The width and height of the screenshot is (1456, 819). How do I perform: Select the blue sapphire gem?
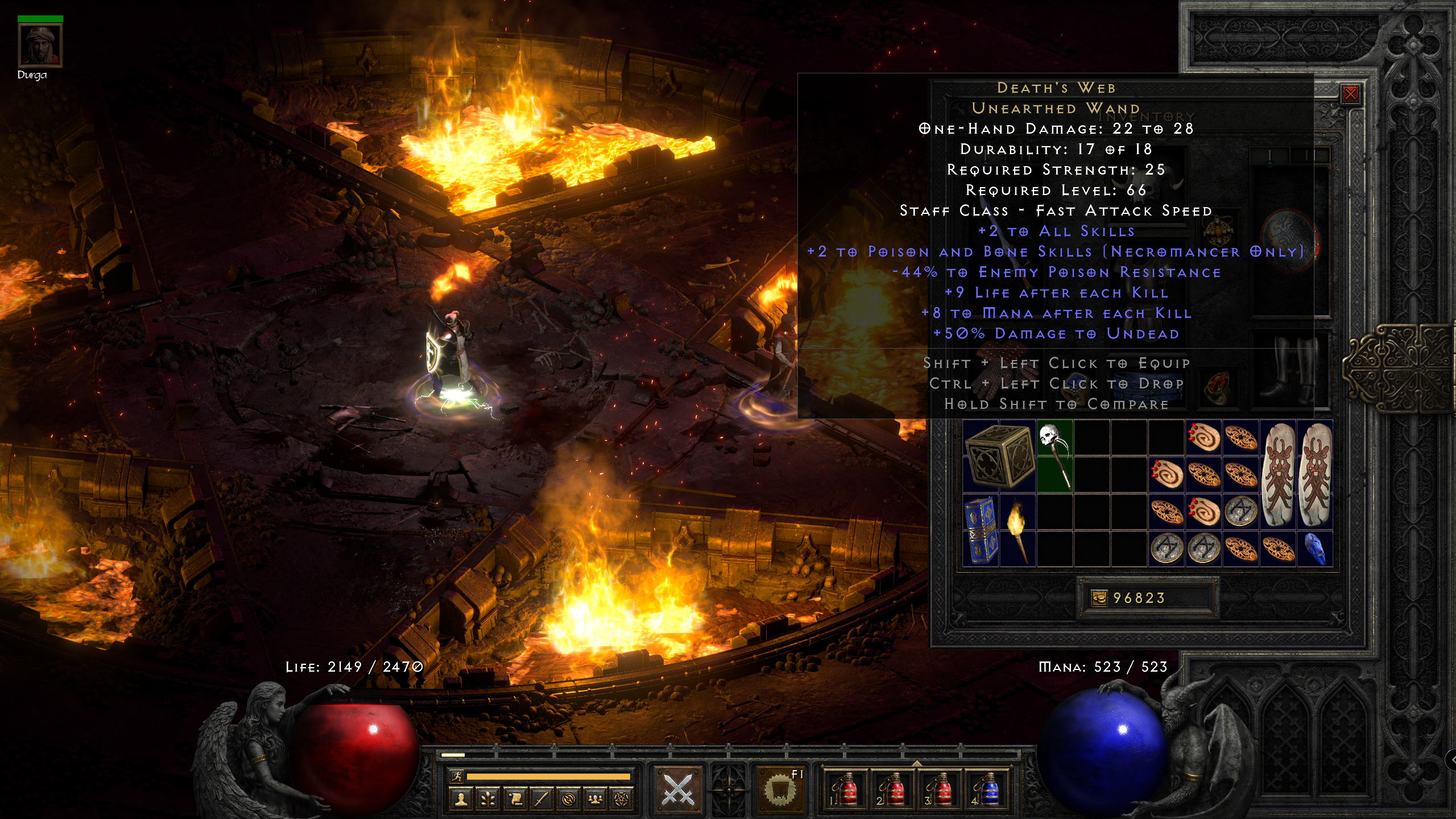click(1314, 549)
